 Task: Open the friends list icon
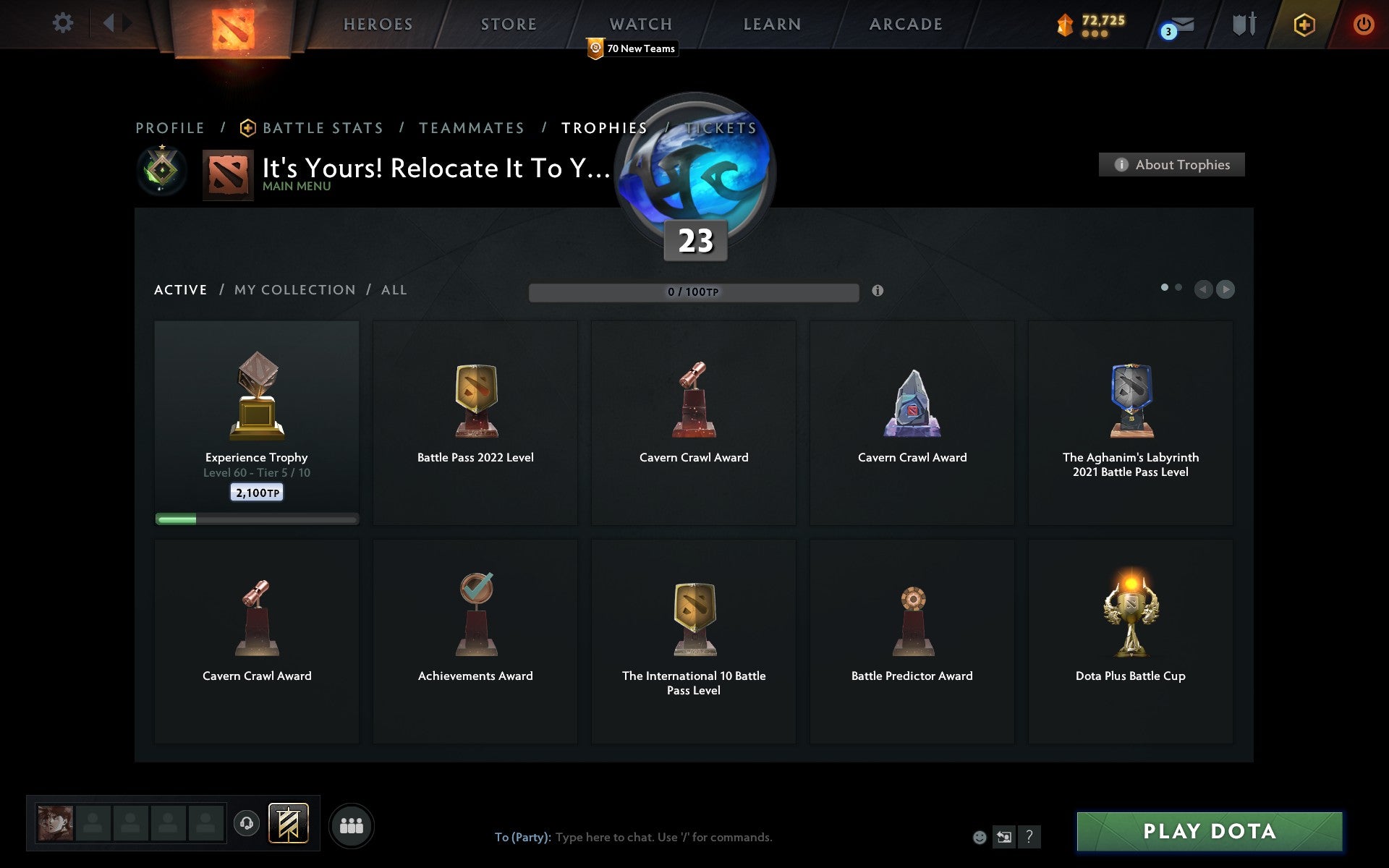coord(352,824)
